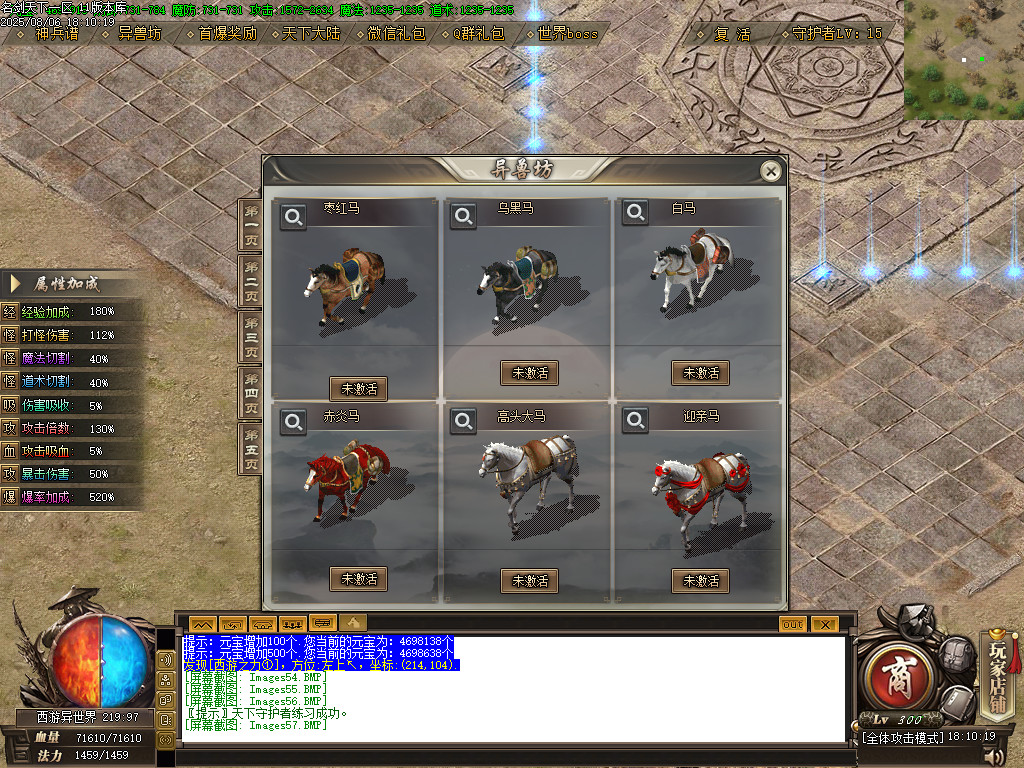1024x768 pixels.
Task: Select the 第五页 tab
Action: point(250,450)
